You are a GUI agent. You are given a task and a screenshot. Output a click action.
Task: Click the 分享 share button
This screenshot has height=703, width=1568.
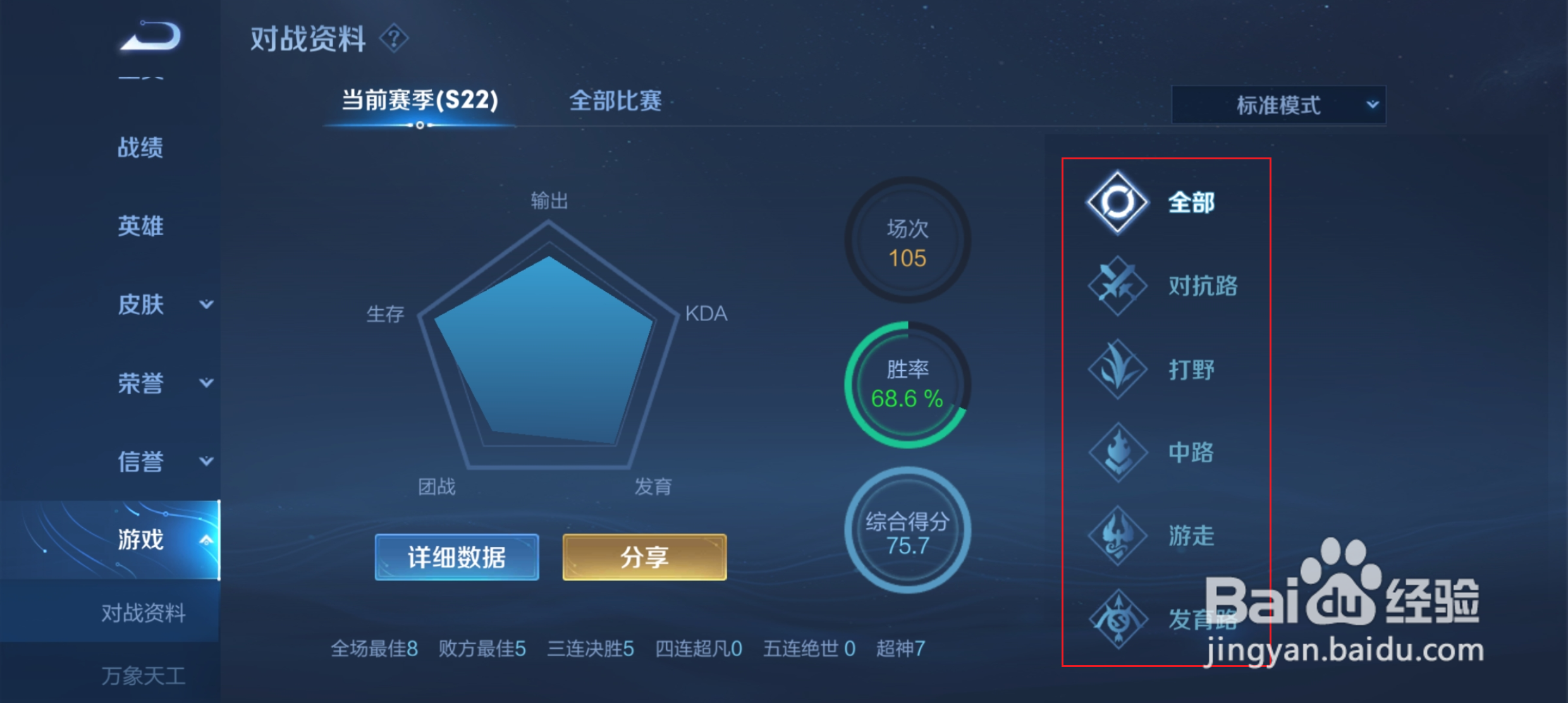pos(644,558)
